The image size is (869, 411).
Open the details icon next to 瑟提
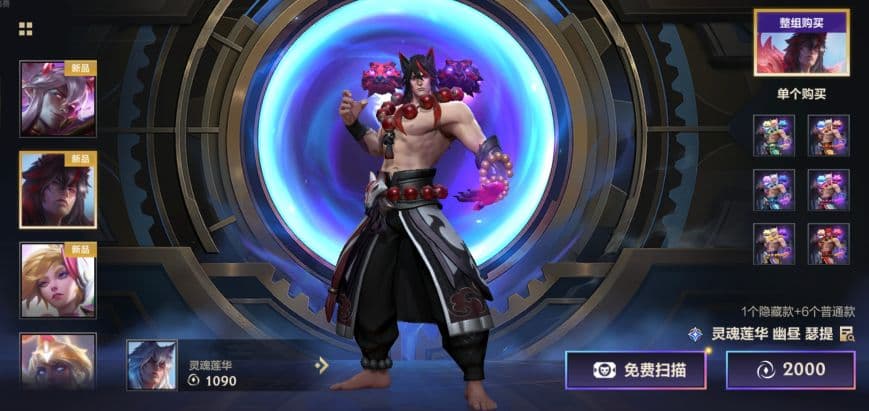[846, 334]
